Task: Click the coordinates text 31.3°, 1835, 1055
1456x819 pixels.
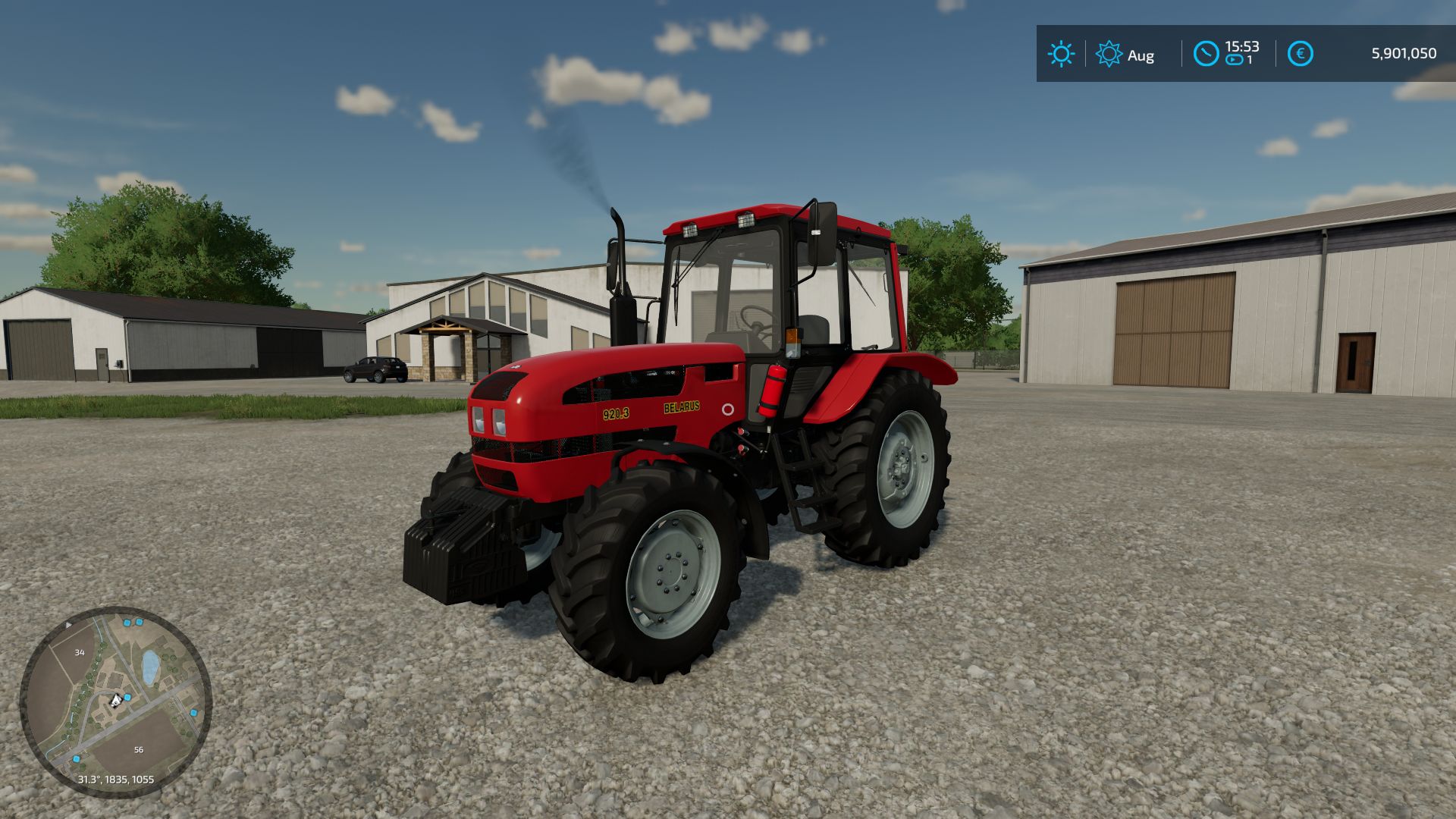Action: click(x=115, y=779)
